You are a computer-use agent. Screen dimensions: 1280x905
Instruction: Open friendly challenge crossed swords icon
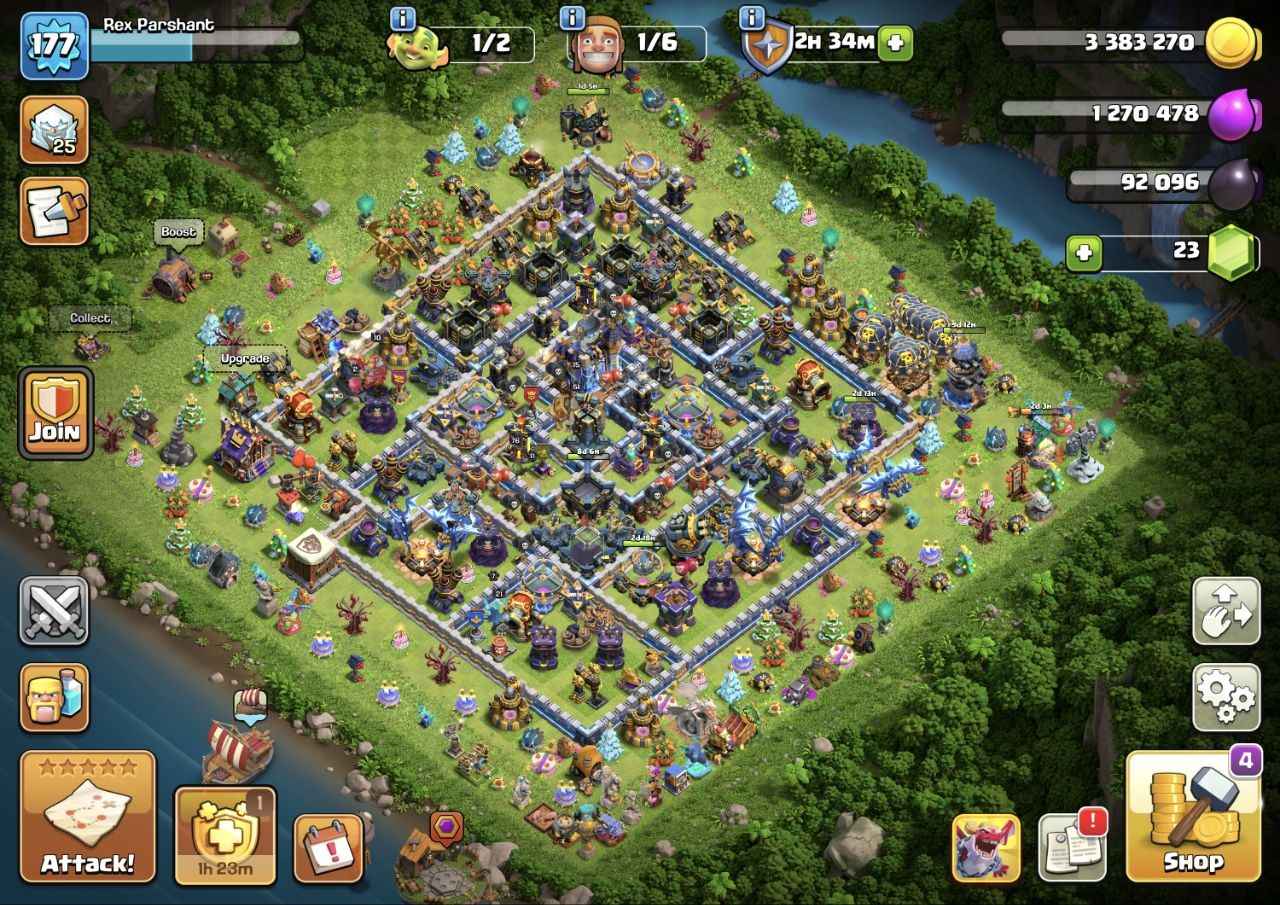55,612
